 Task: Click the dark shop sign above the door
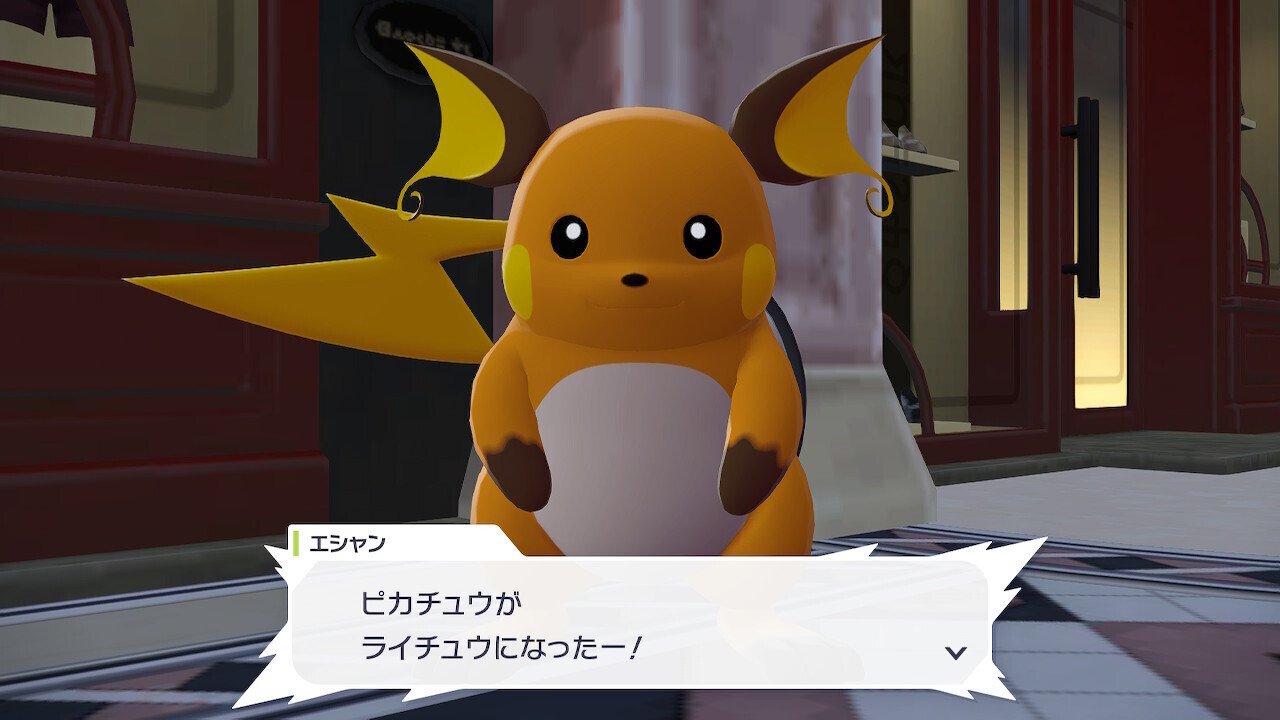coord(420,25)
